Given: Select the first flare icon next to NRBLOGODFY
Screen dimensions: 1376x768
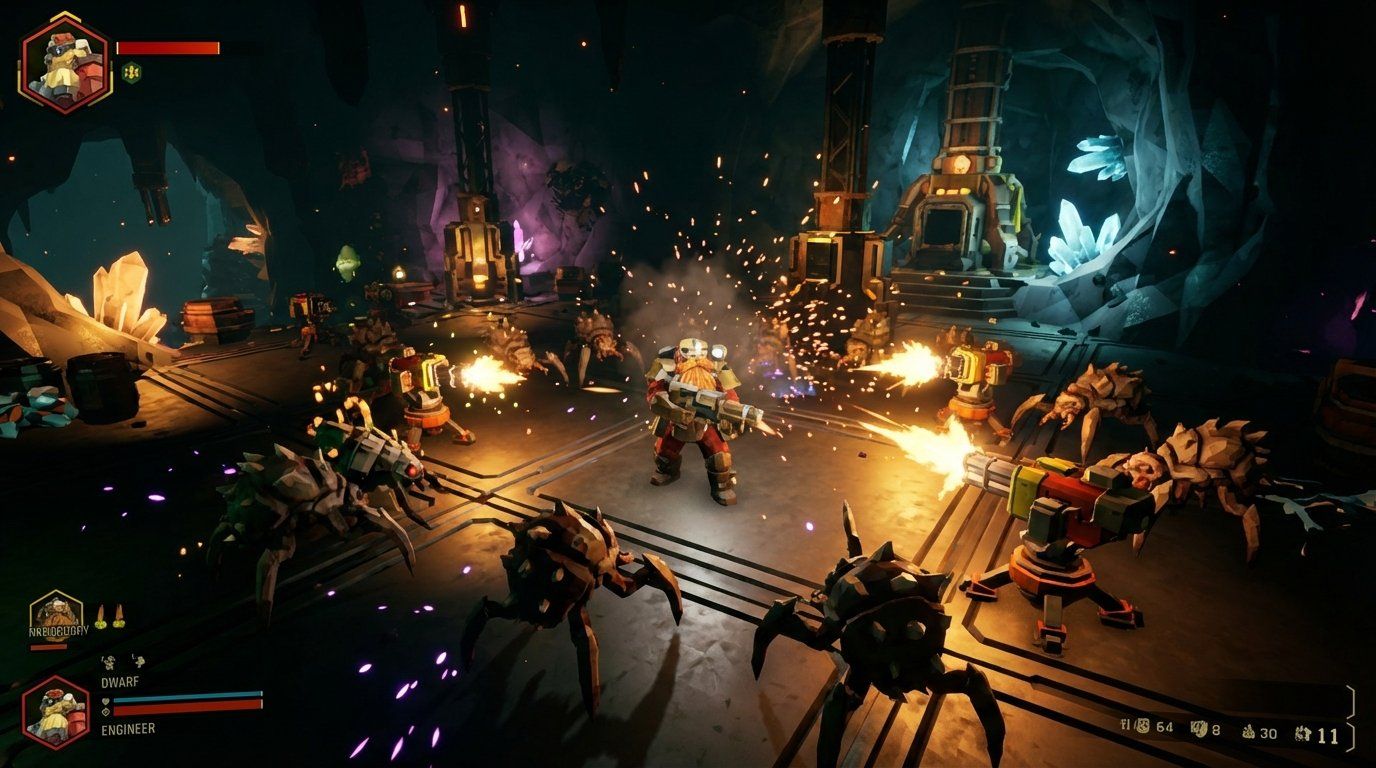Looking at the screenshot, I should (x=100, y=617).
